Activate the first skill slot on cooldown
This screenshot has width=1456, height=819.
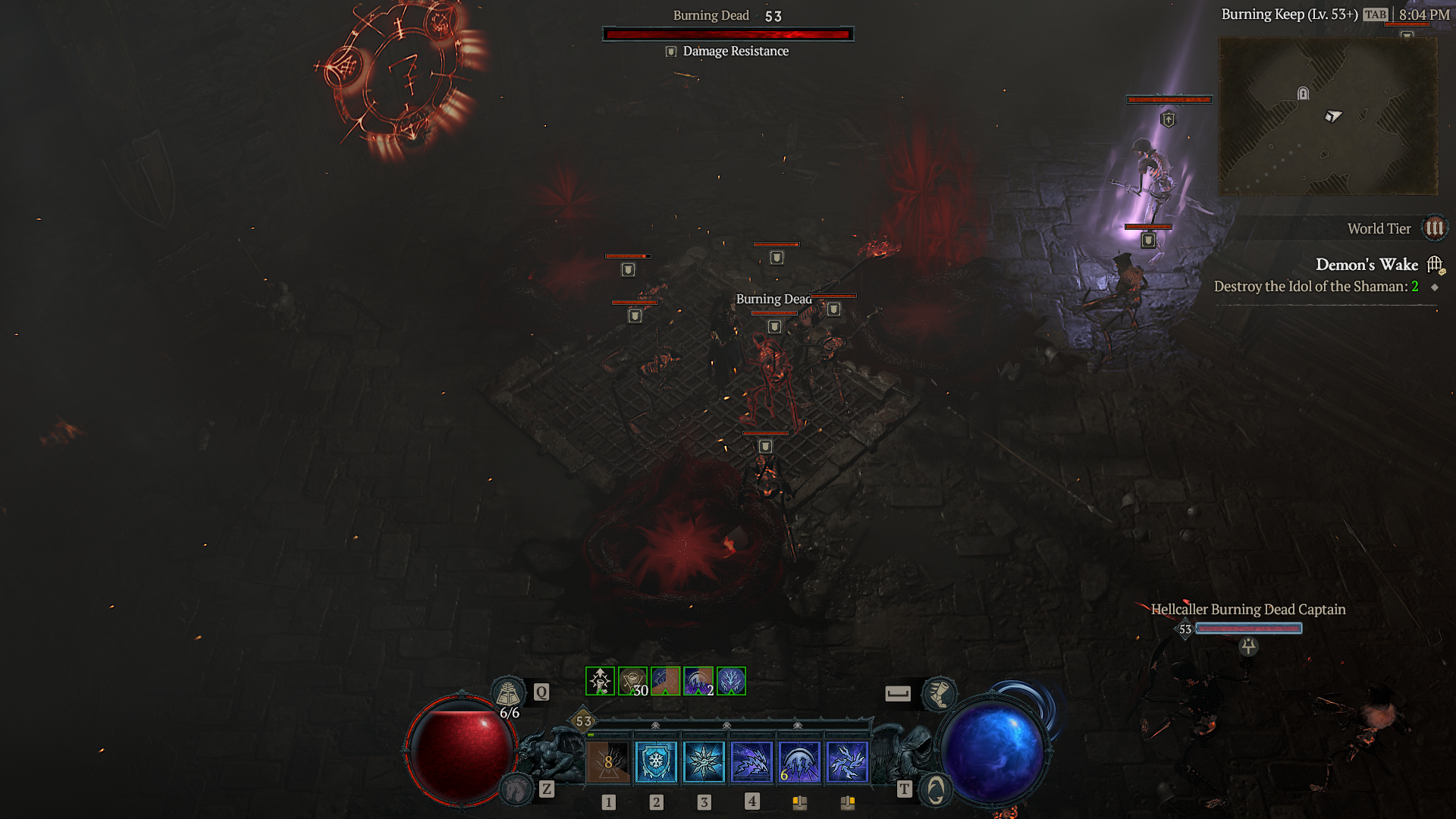608,761
